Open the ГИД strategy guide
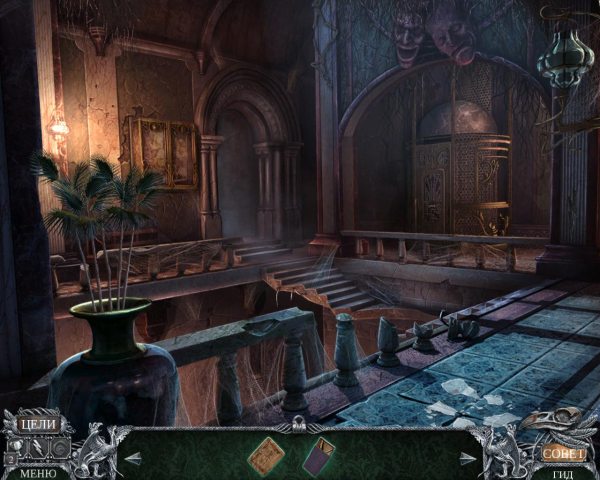 tap(562, 472)
